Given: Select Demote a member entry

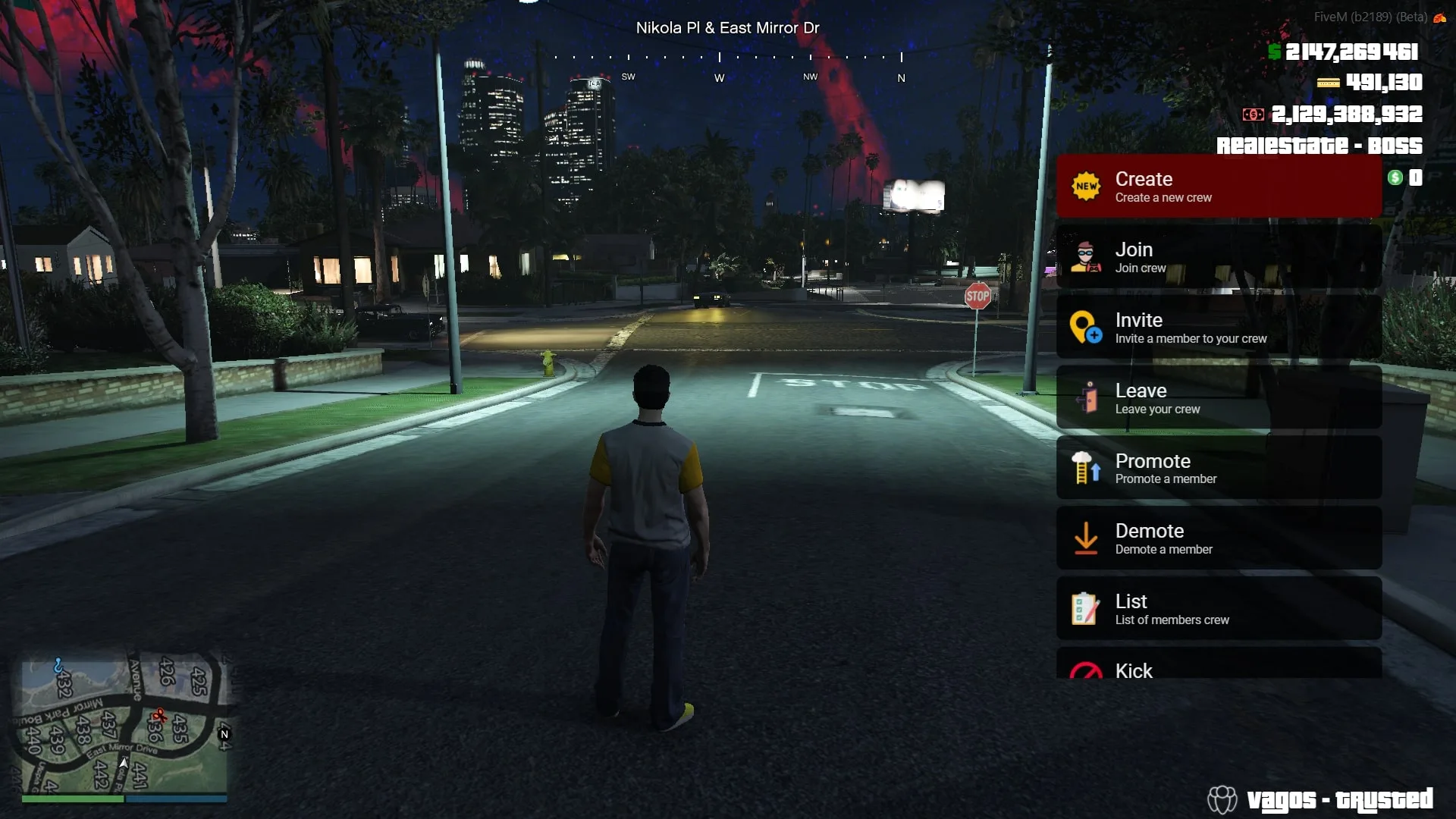Looking at the screenshot, I should pyautogui.click(x=1218, y=538).
